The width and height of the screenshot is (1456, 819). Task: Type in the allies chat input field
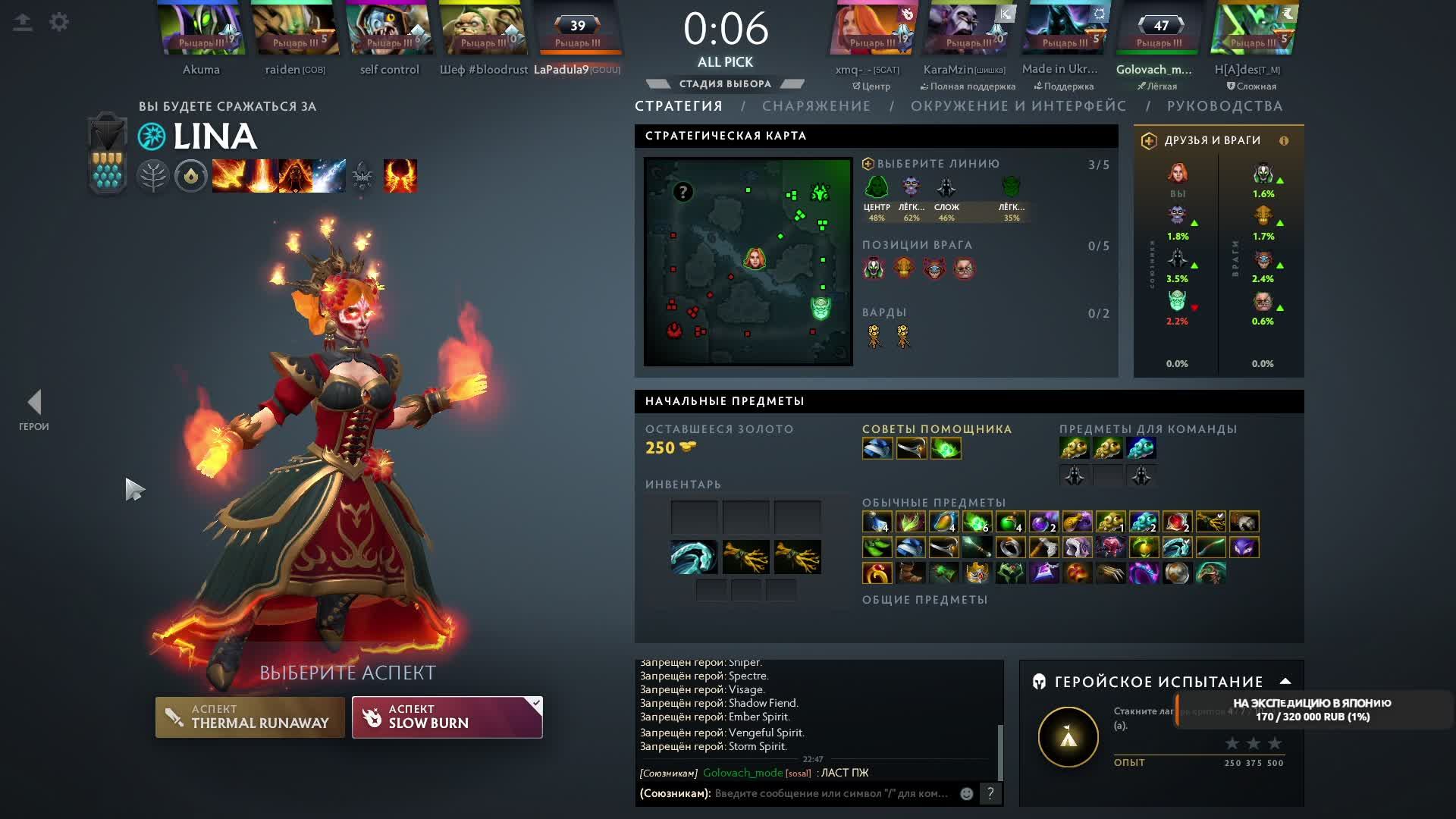tap(830, 793)
